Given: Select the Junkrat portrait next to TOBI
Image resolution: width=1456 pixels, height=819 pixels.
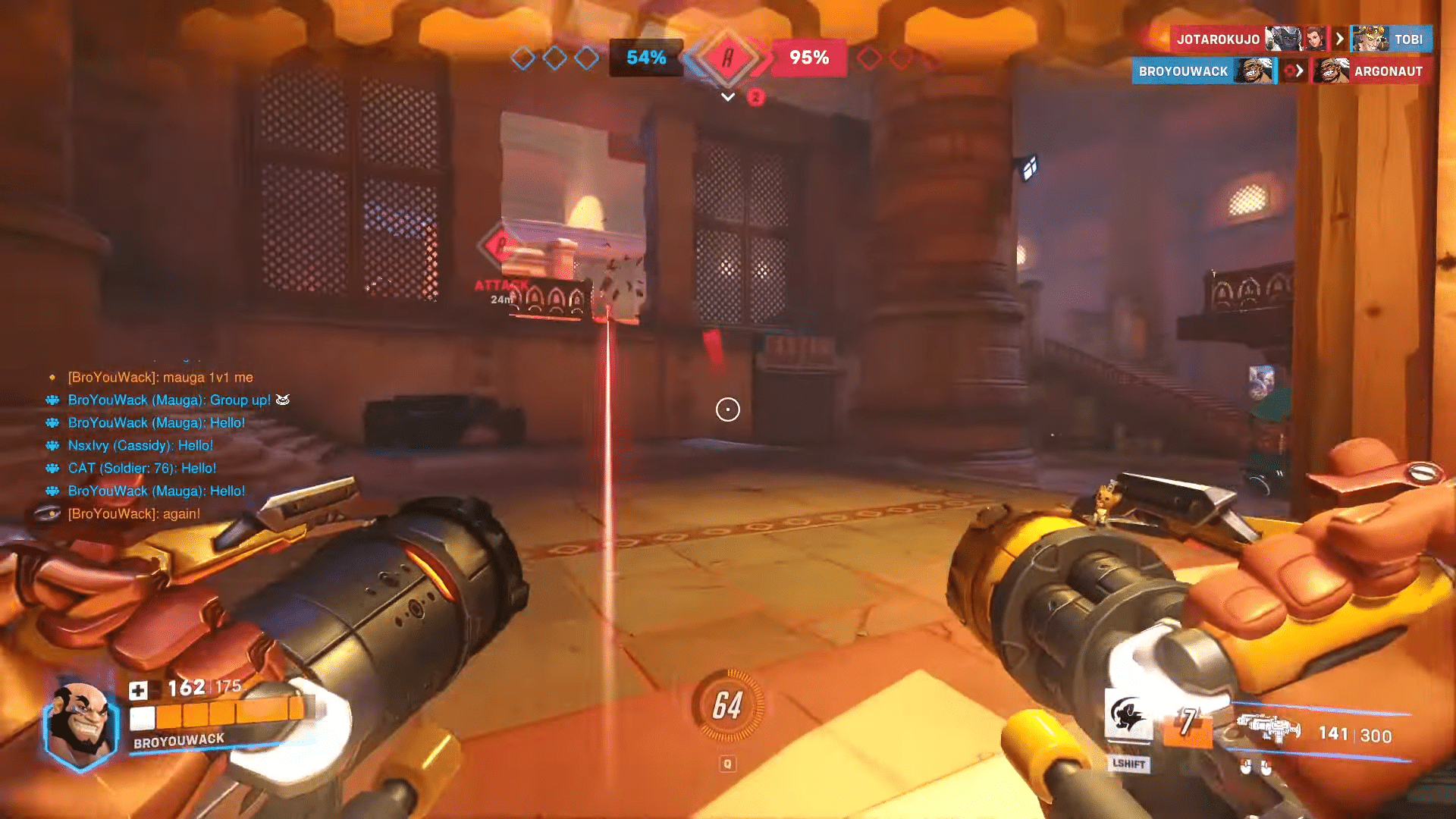Looking at the screenshot, I should coord(1371,39).
